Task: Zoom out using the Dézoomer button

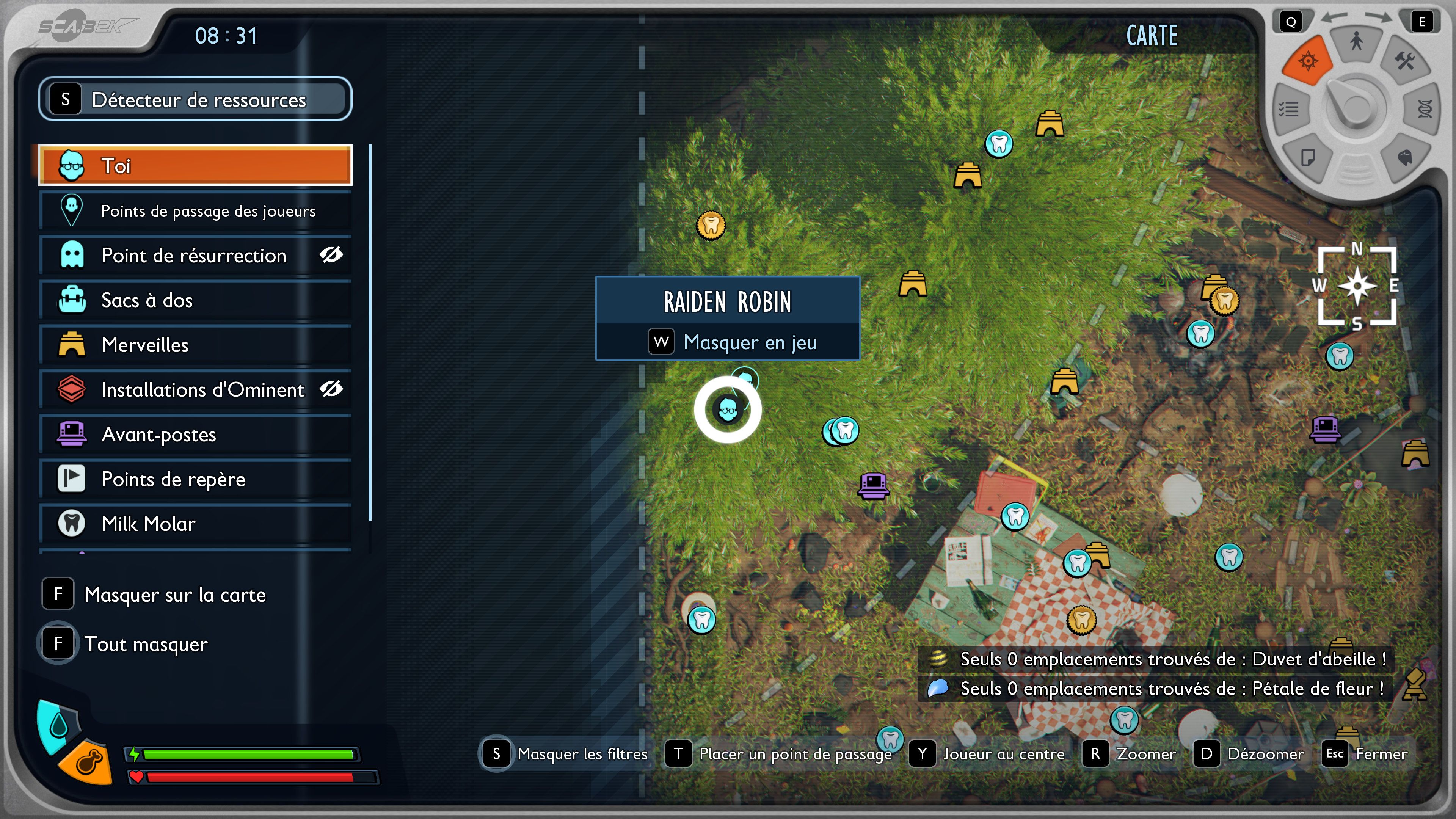Action: click(x=1250, y=754)
